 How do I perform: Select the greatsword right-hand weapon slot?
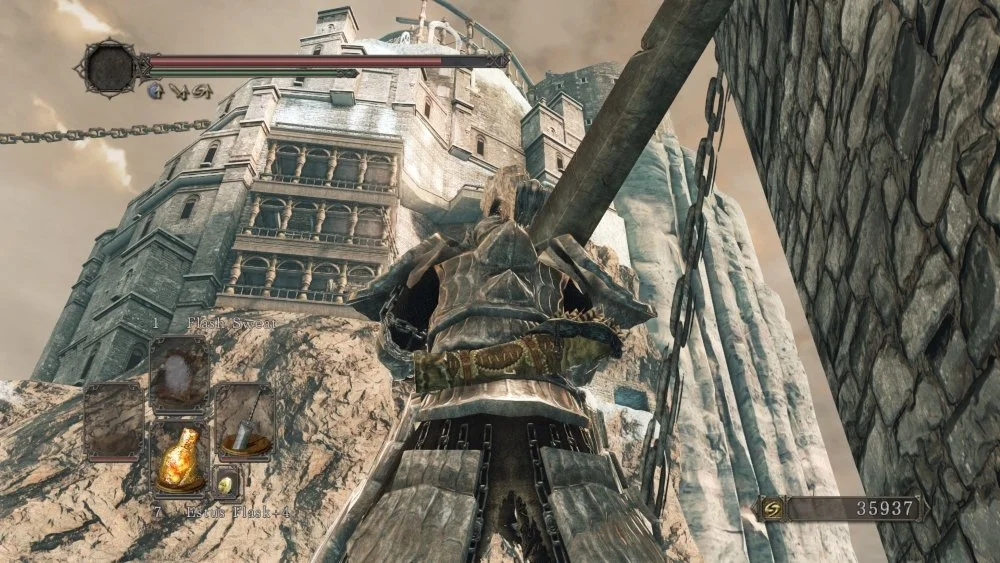click(x=245, y=420)
